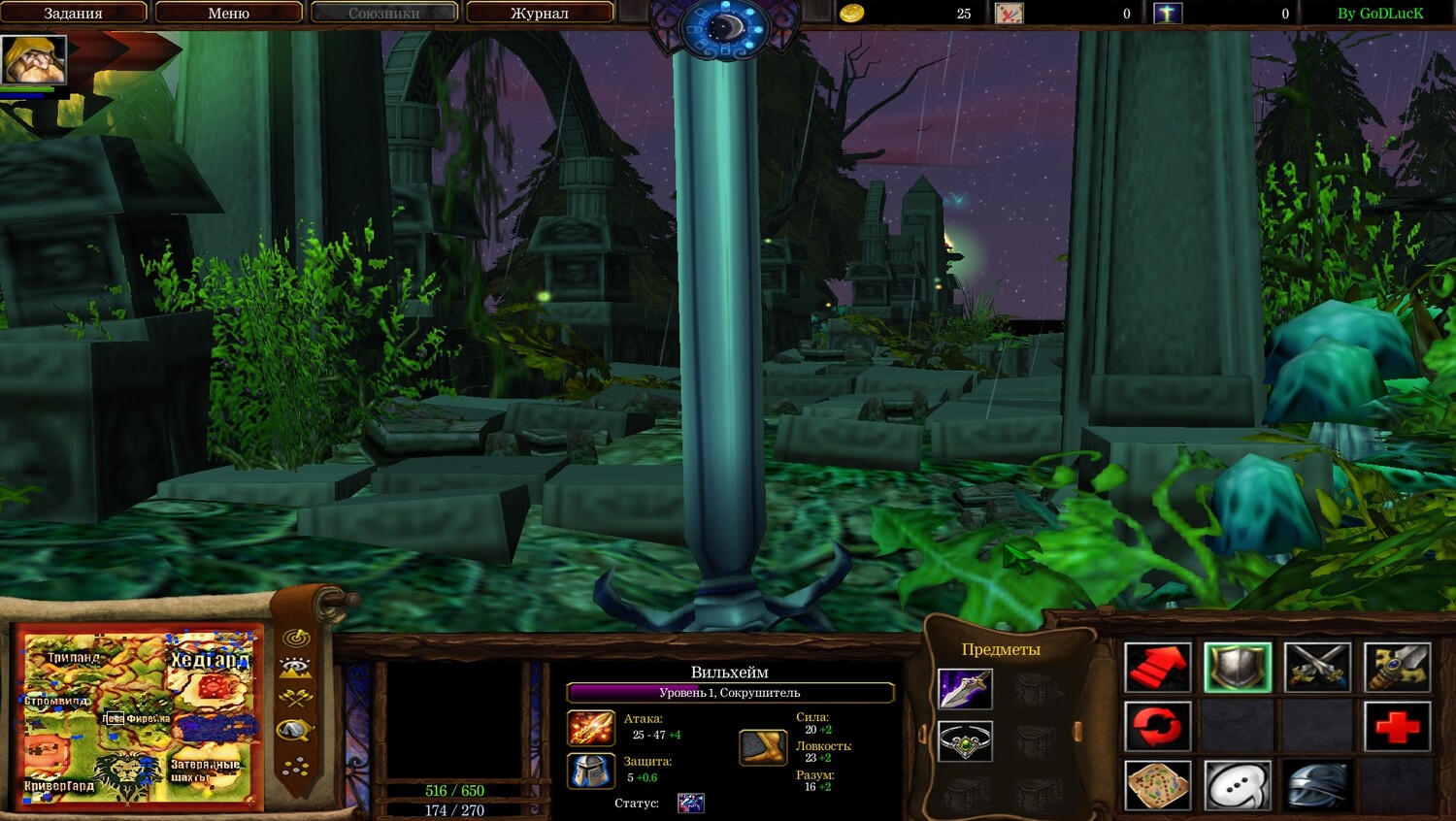Select the dwarf hero portrait icon
1456x821 pixels.
click(x=34, y=60)
